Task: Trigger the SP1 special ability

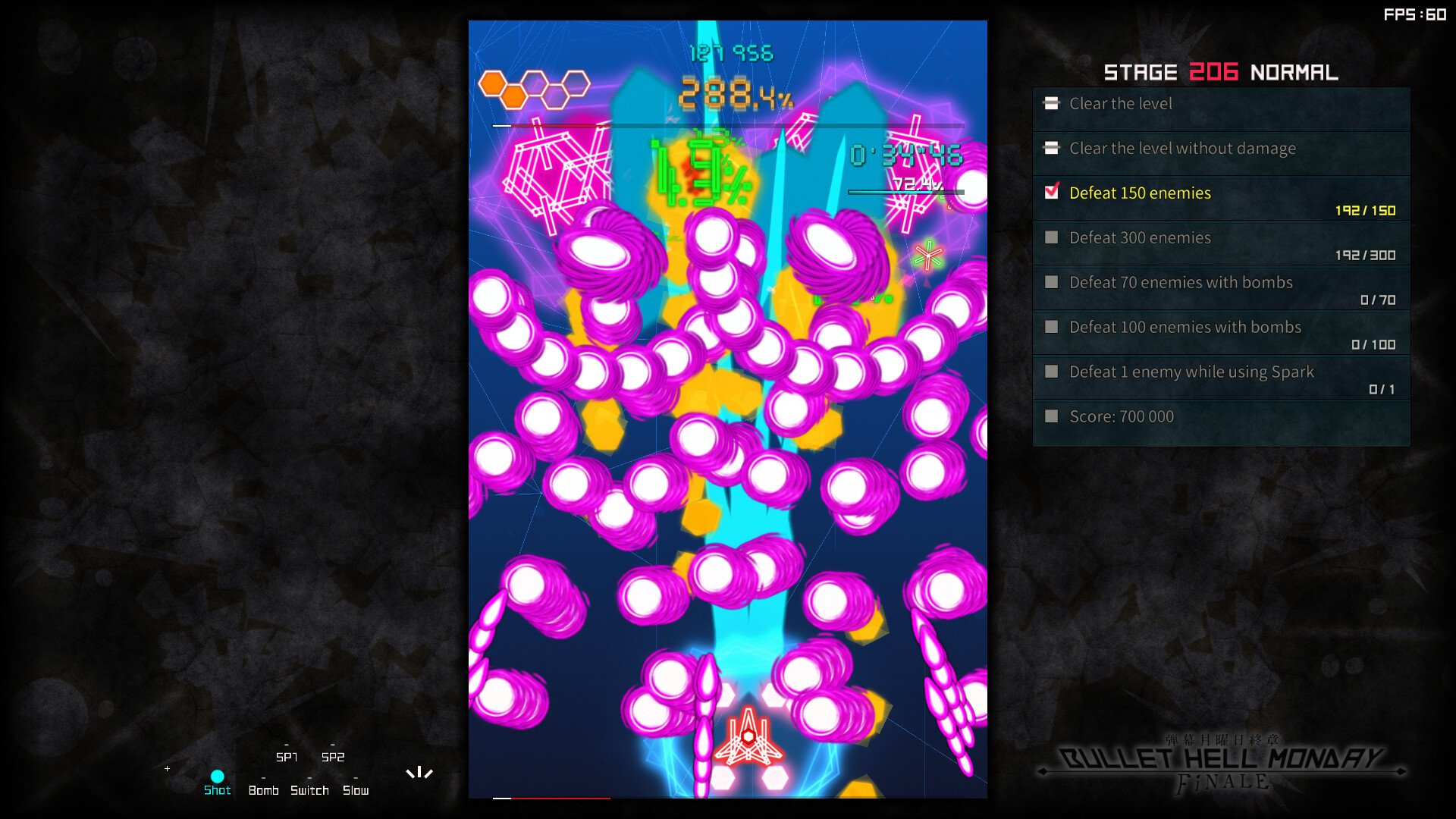Action: [287, 757]
